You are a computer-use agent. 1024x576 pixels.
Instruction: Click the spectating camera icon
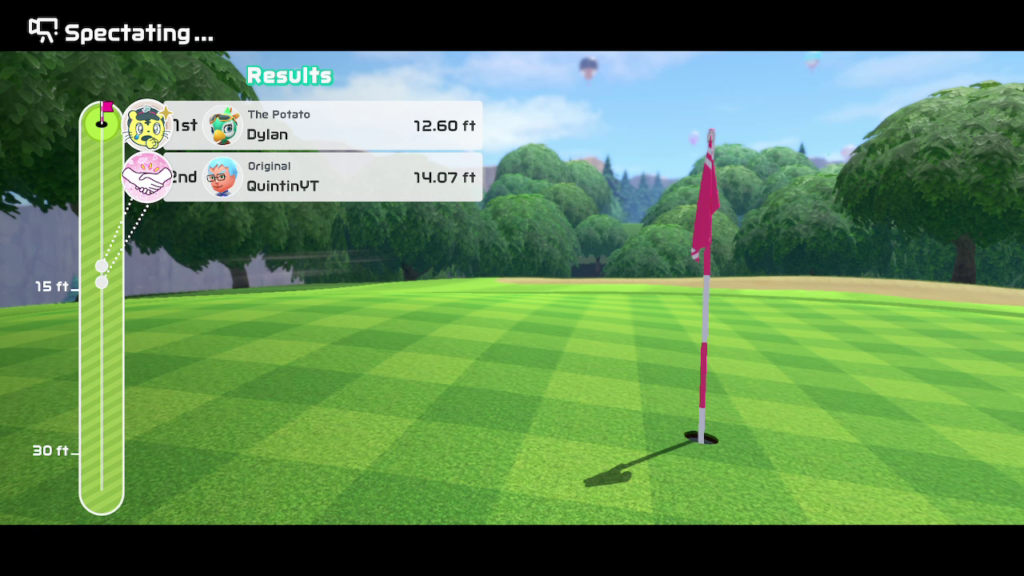(x=43, y=31)
